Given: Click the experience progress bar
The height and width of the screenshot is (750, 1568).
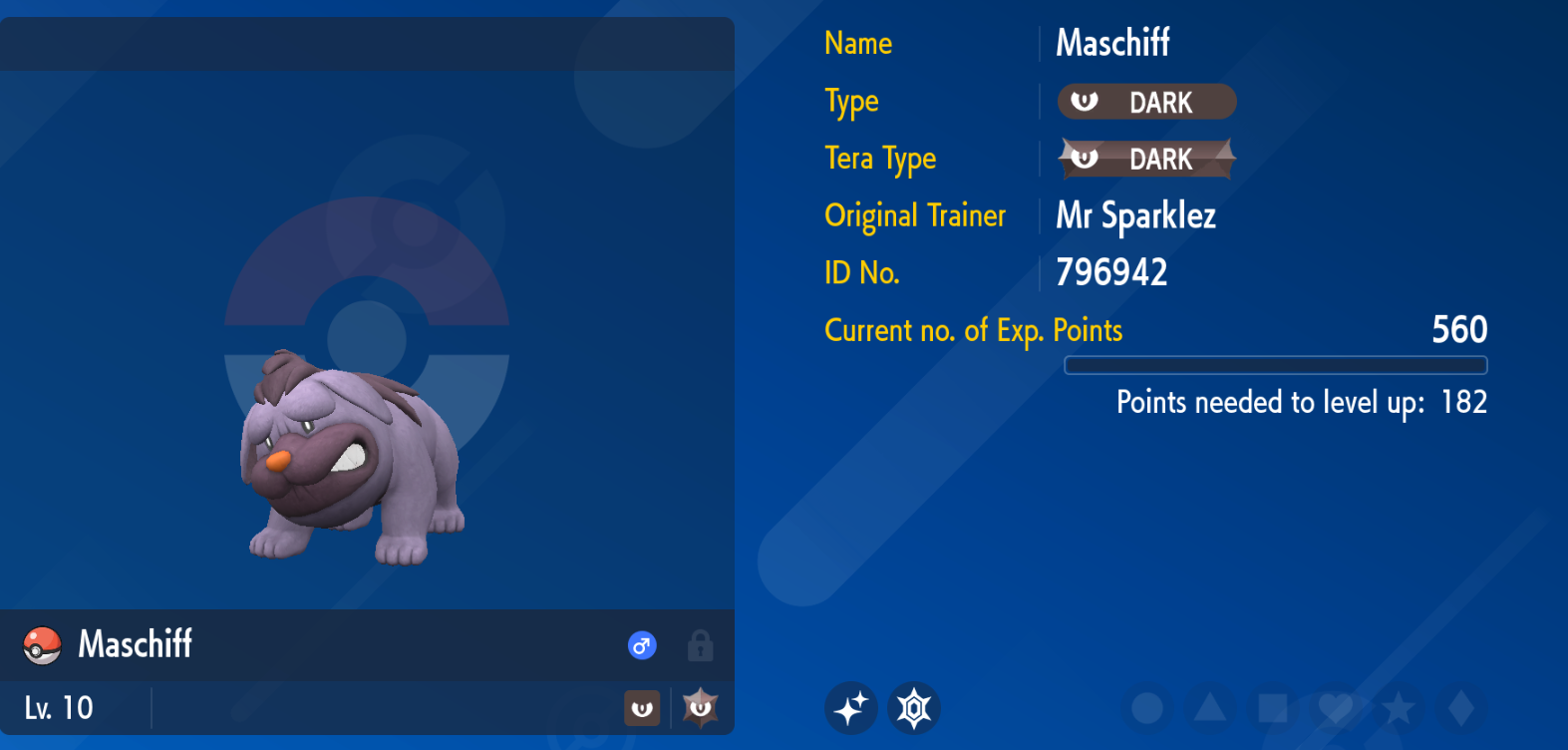Looking at the screenshot, I should click(x=1276, y=366).
